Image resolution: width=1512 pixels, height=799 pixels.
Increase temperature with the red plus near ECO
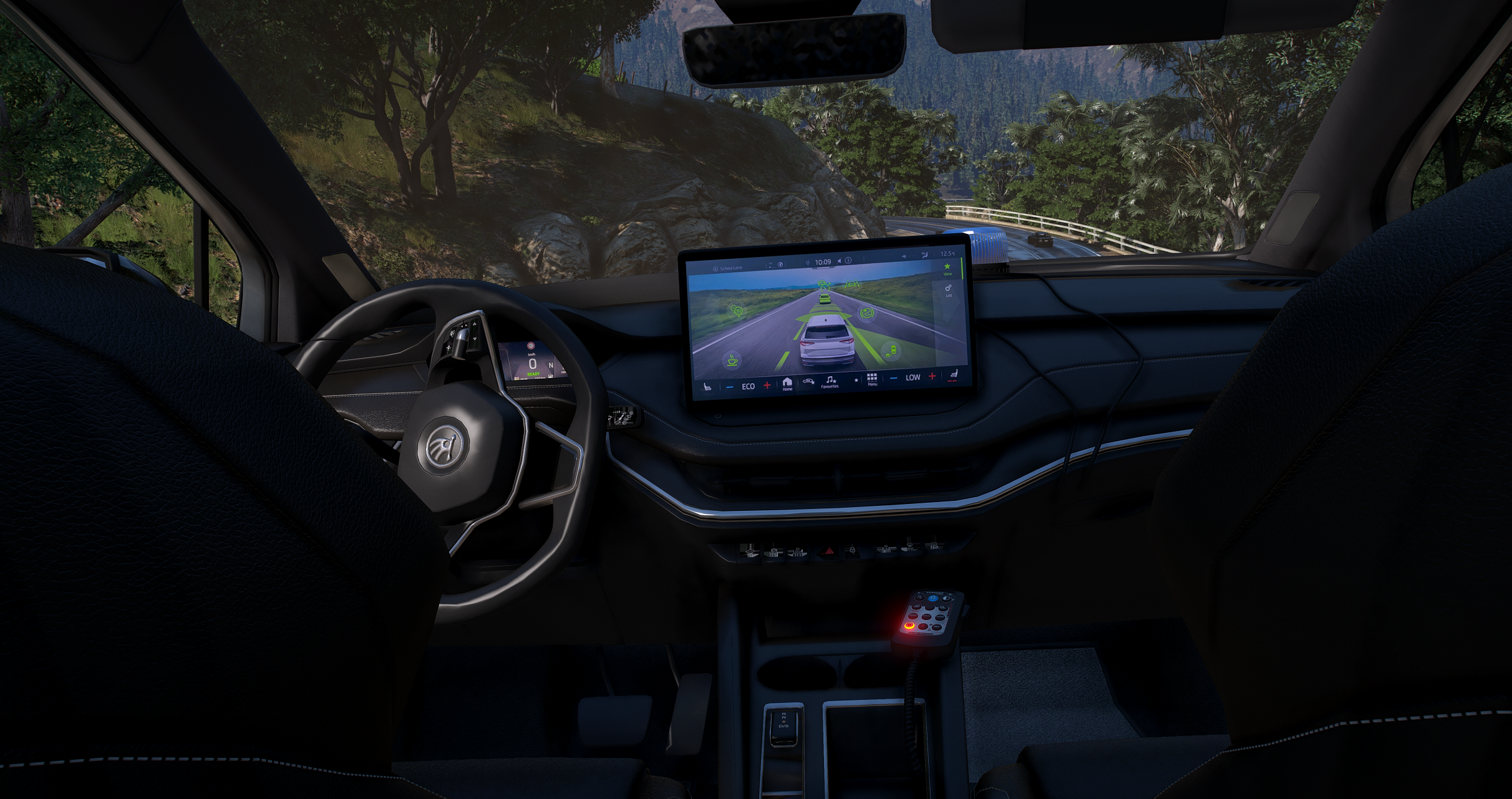coord(767,385)
